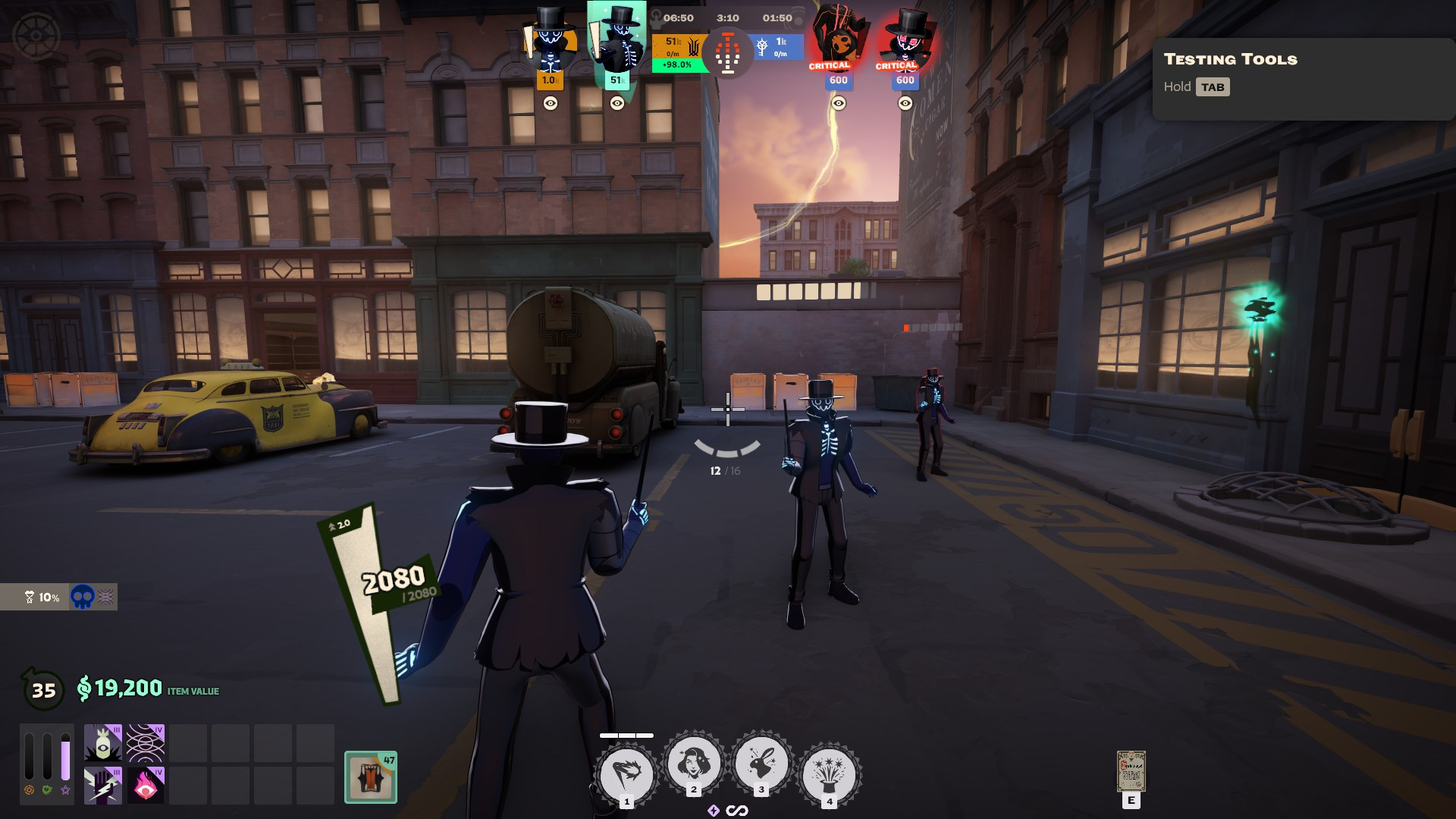Select the pink flame eye item slot
Viewport: 1456px width, 819px height.
[145, 785]
